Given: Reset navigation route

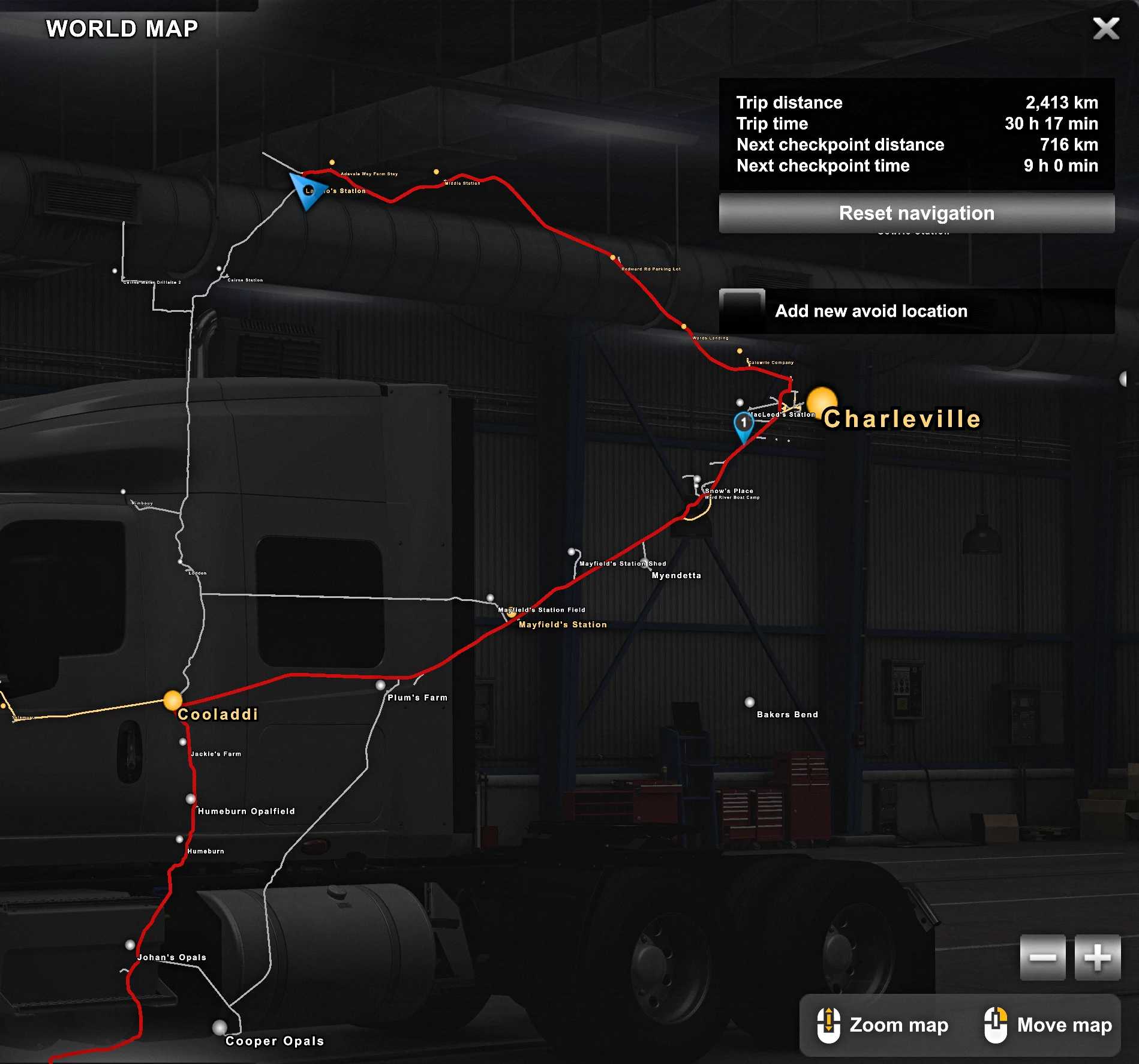Looking at the screenshot, I should pyautogui.click(x=916, y=213).
